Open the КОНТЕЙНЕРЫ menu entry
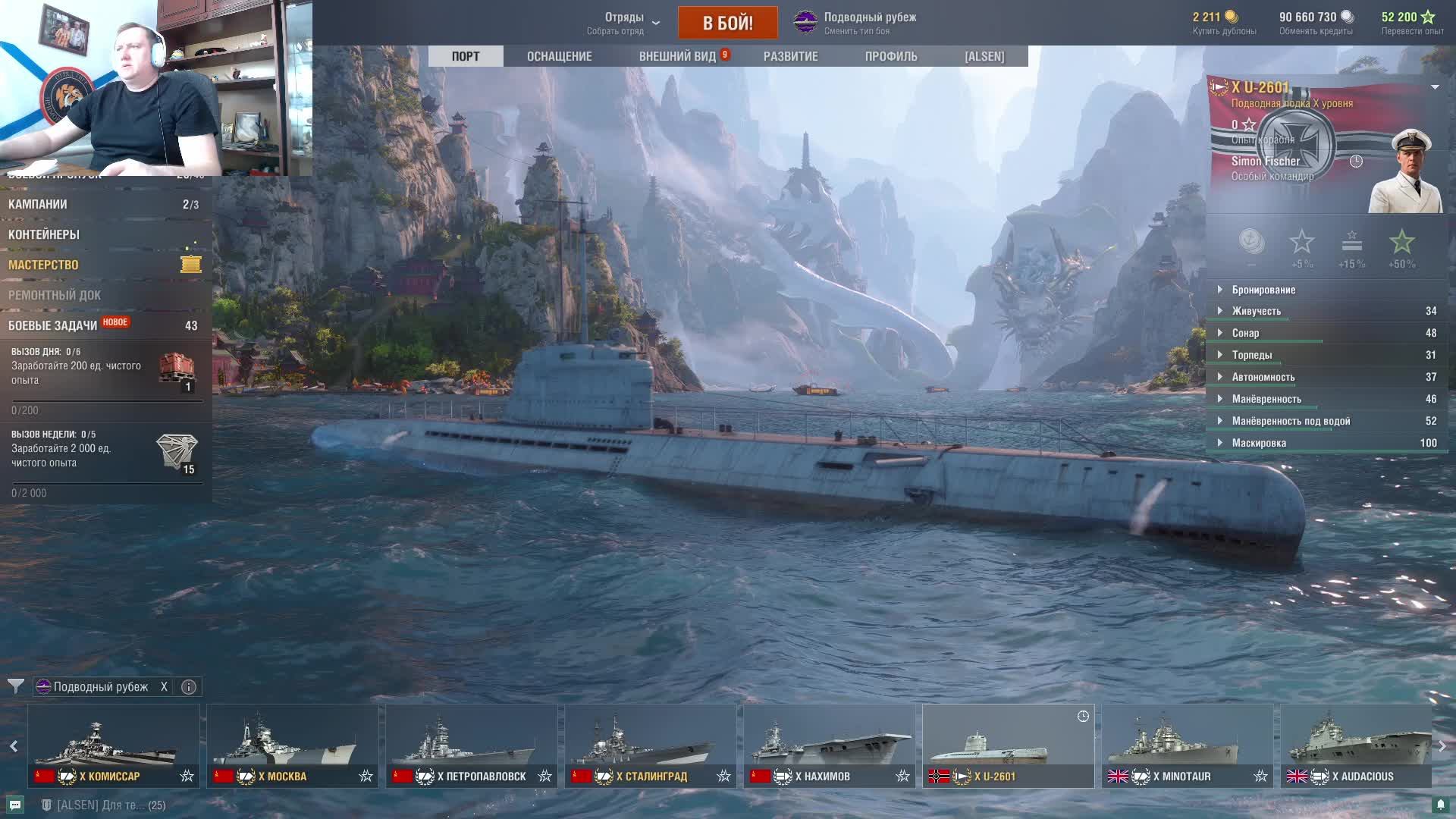Screen dimensions: 1456x819 44,234
